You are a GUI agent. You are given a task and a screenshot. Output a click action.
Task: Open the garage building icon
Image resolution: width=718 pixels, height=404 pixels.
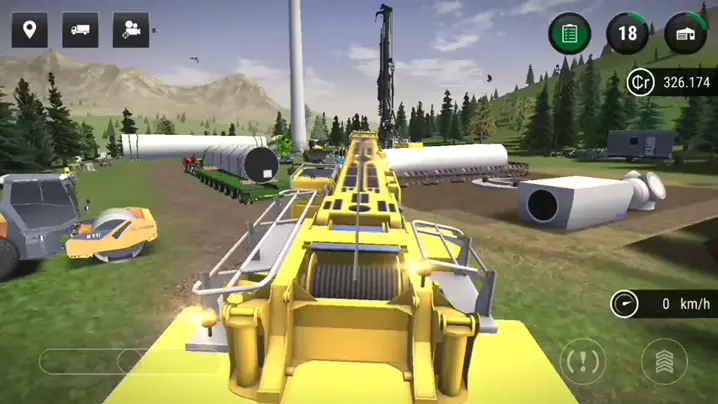685,34
